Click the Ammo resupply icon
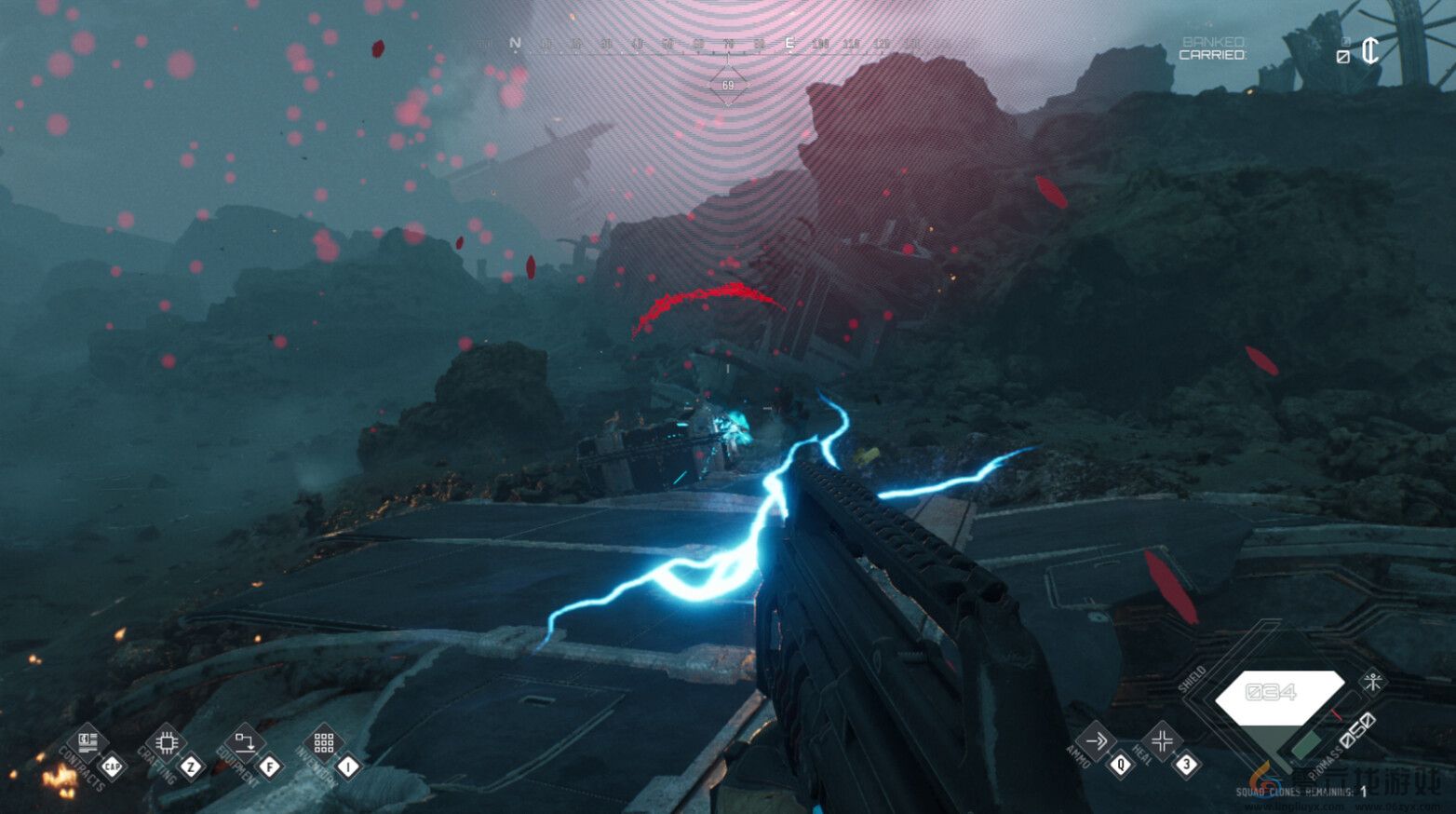This screenshot has width=1456, height=814. (x=1098, y=741)
